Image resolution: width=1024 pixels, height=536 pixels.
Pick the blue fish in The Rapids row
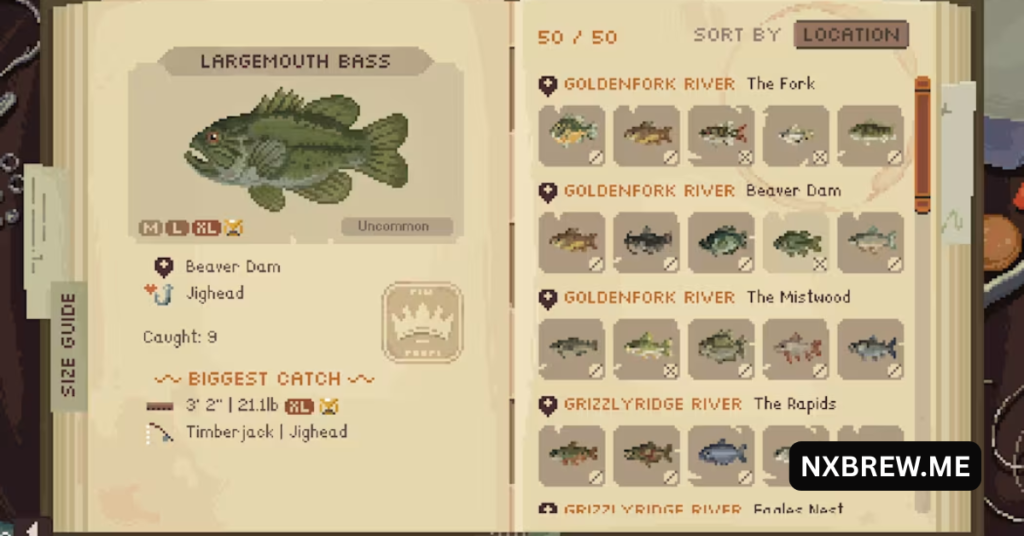pos(721,455)
